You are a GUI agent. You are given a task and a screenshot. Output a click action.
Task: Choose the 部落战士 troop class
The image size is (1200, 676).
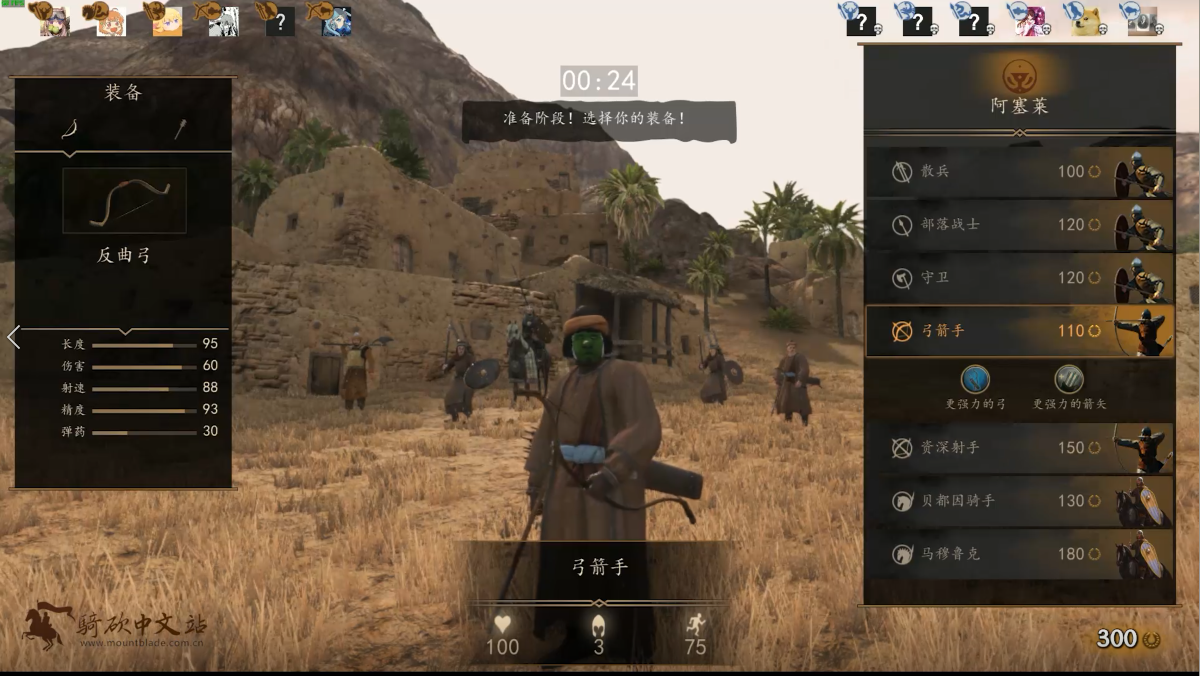coord(1018,225)
